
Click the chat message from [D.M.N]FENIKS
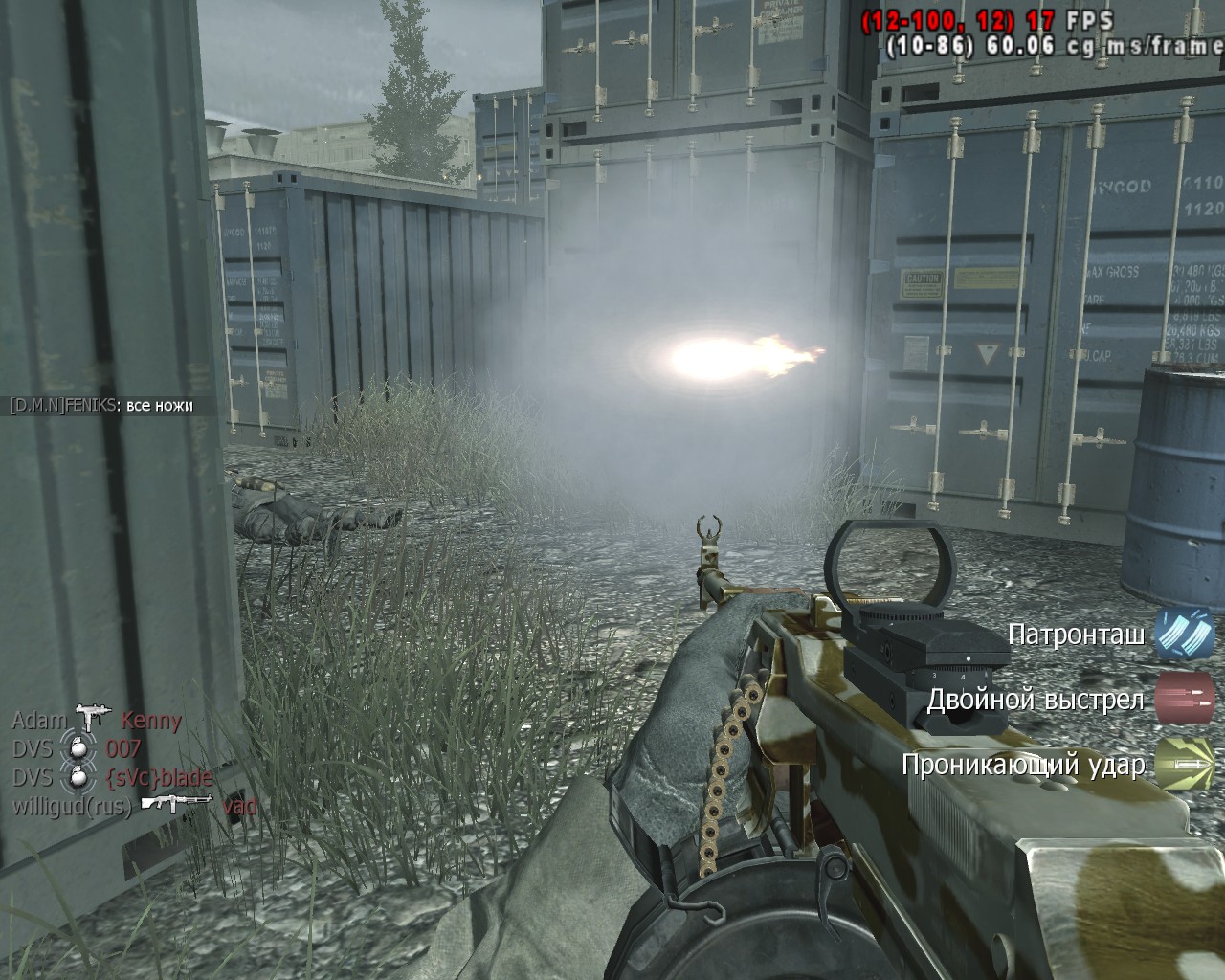[101, 406]
